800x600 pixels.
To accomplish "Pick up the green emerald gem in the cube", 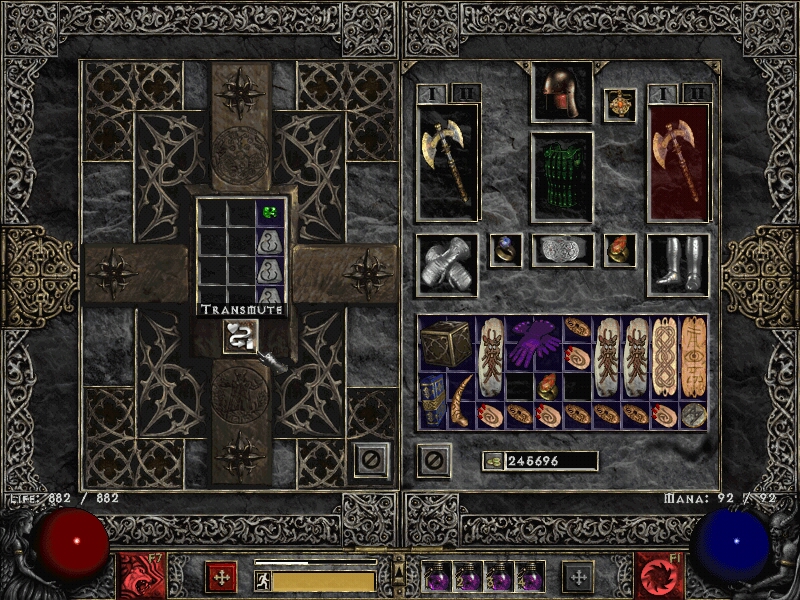I will pos(268,212).
